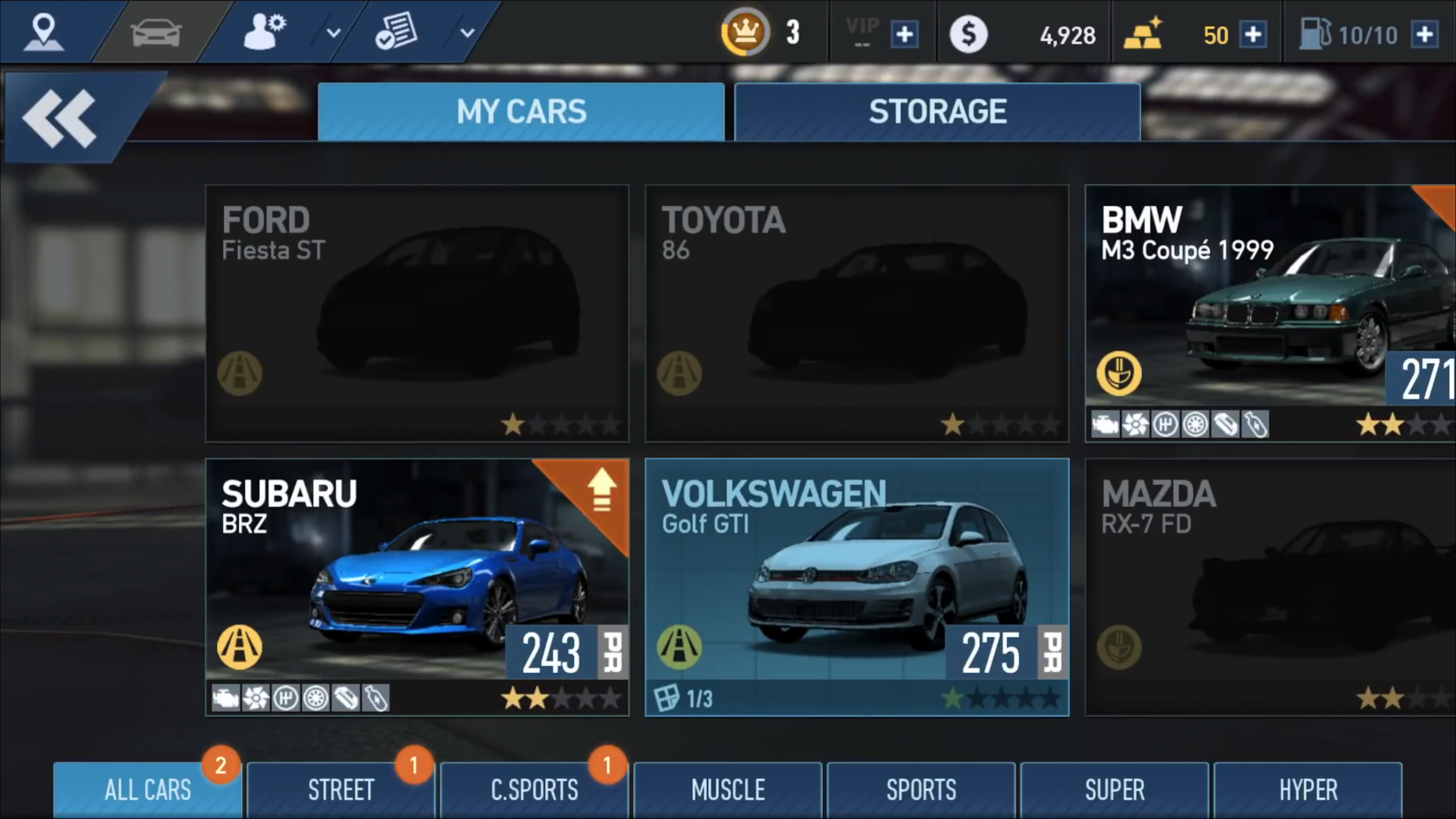Image resolution: width=1456 pixels, height=819 pixels.
Task: Switch to the Sports category
Action: pyautogui.click(x=921, y=789)
